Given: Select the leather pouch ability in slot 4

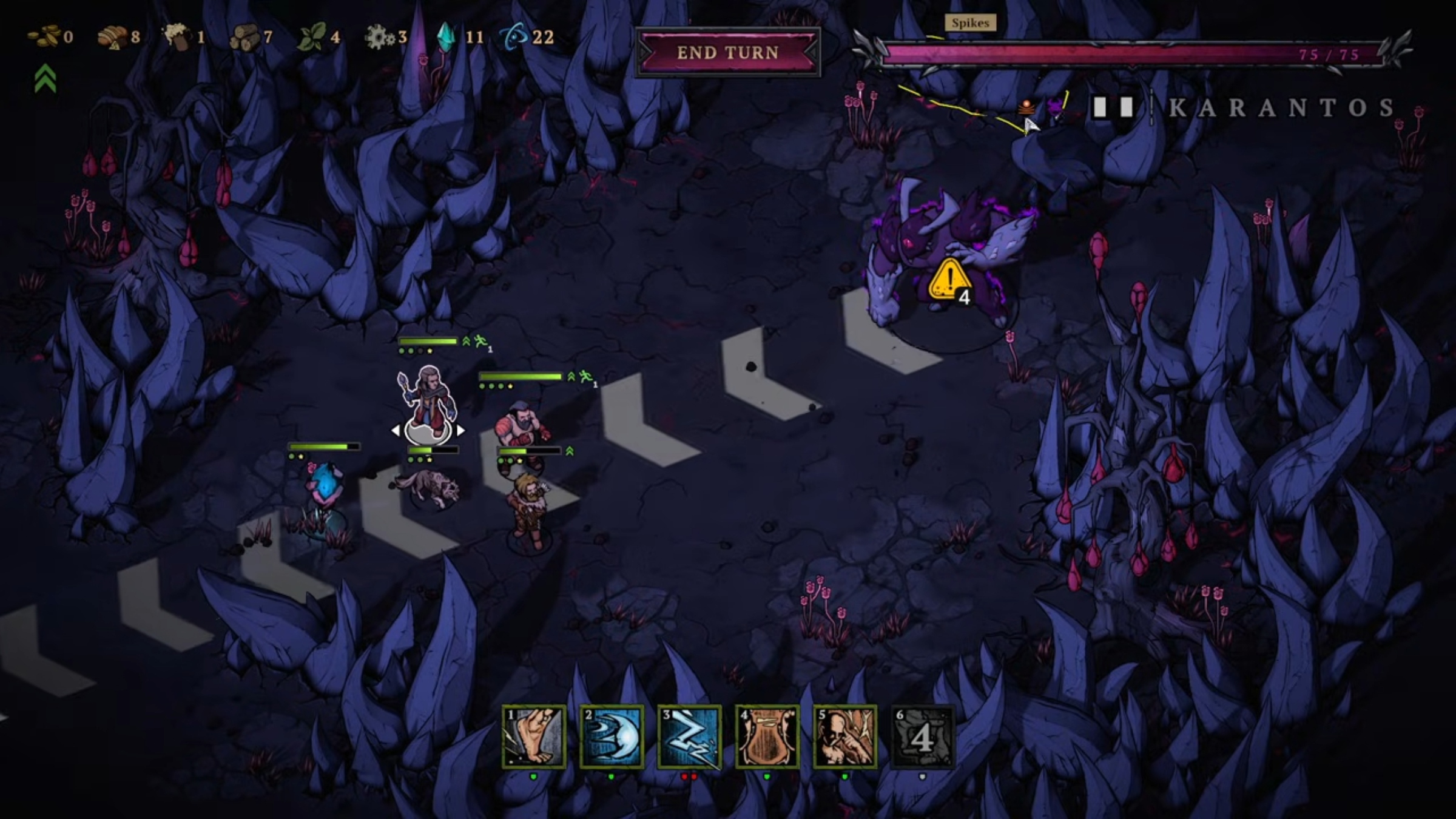Looking at the screenshot, I should coord(767,737).
